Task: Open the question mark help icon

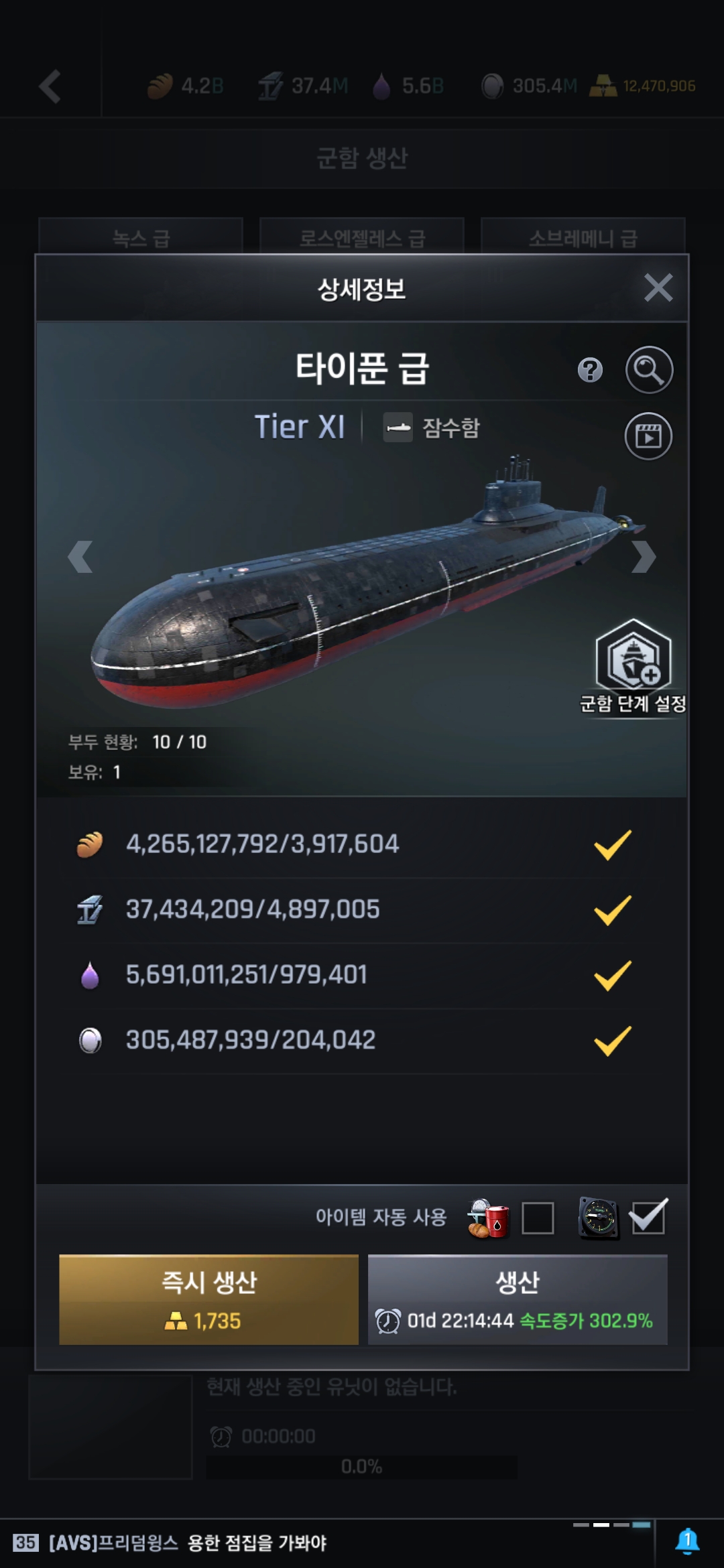Action: tap(590, 370)
